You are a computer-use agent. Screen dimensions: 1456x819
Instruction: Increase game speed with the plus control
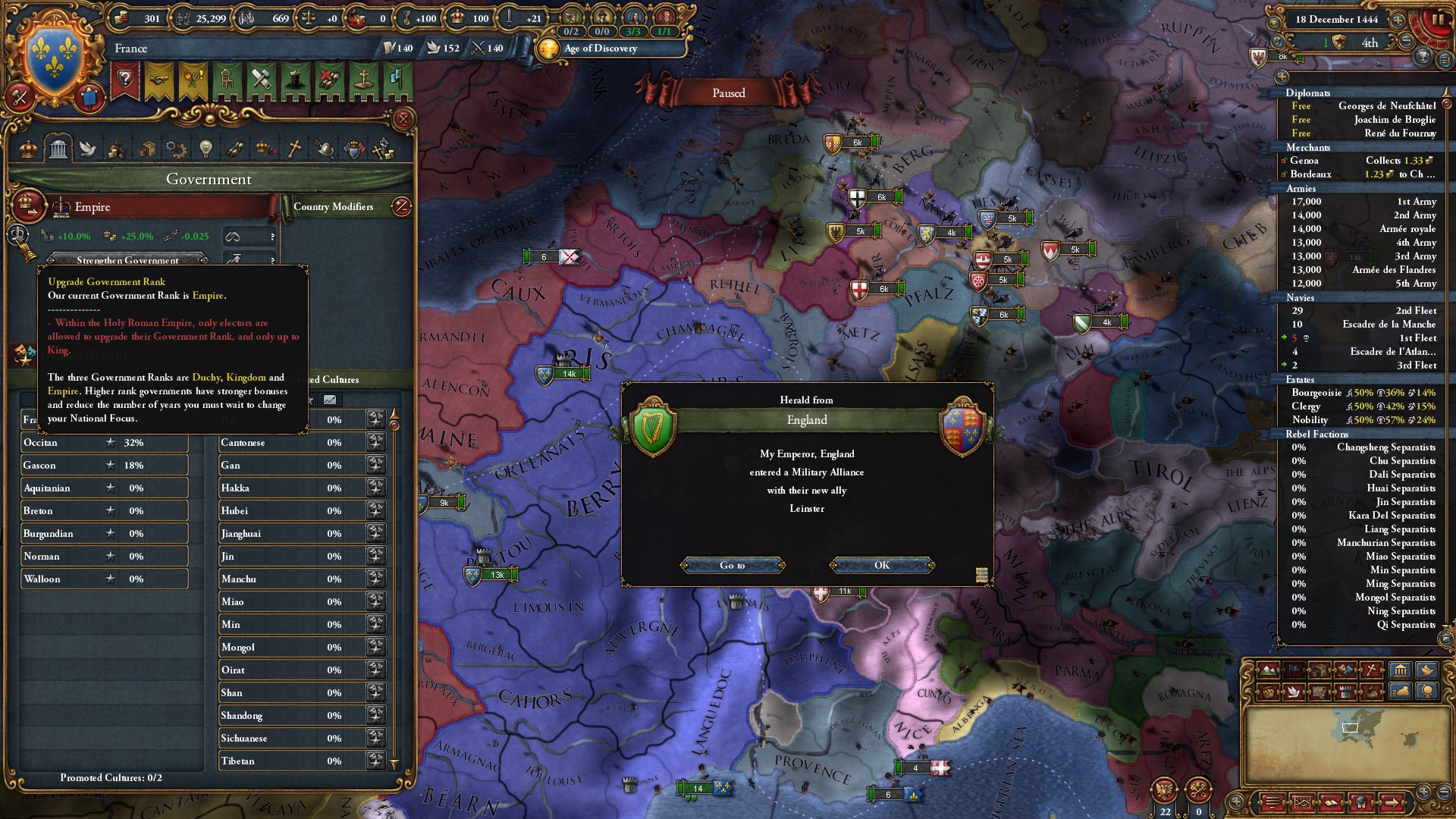pyautogui.click(x=1398, y=20)
